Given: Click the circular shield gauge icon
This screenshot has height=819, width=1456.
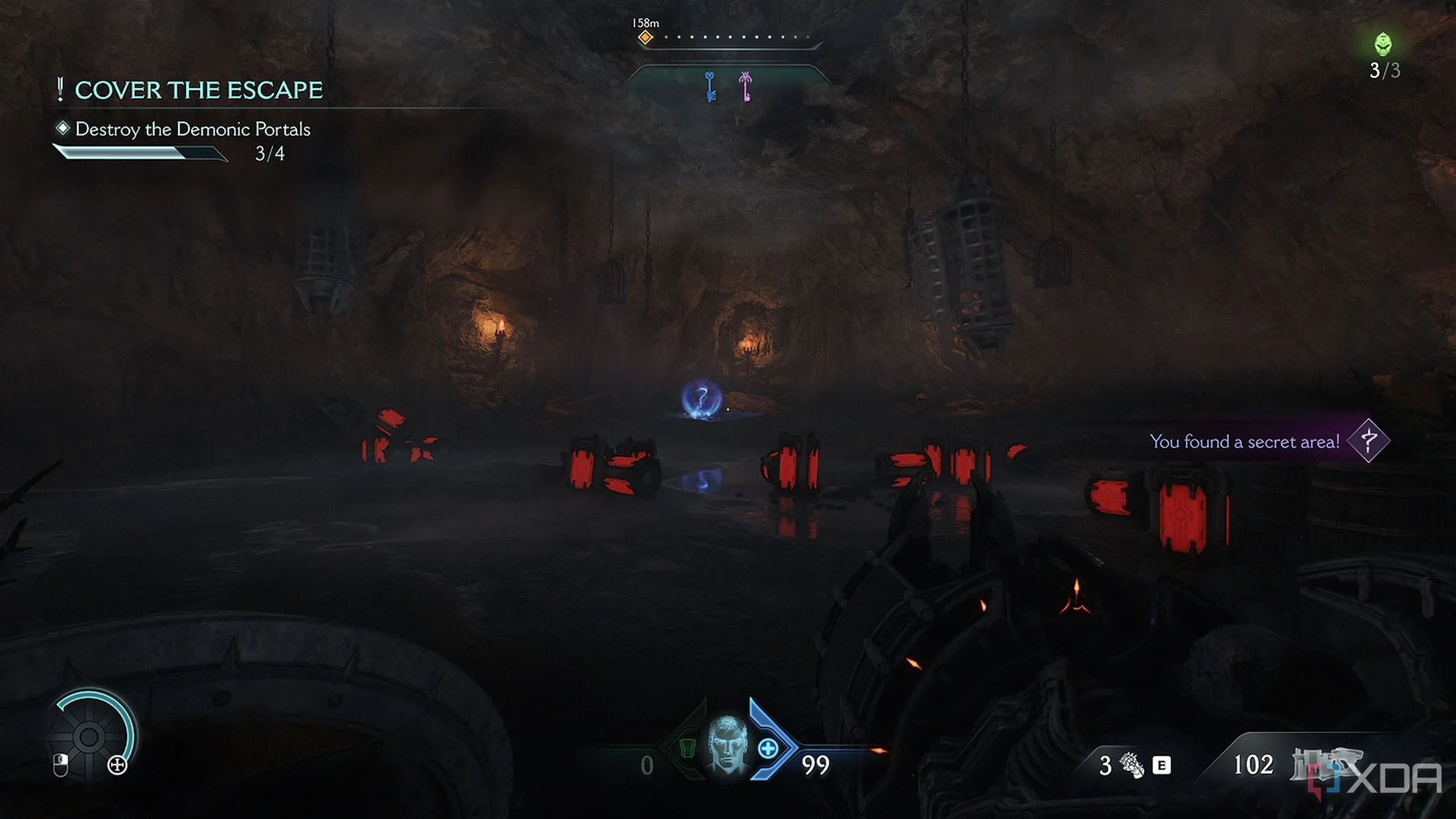Looking at the screenshot, I should point(89,736).
